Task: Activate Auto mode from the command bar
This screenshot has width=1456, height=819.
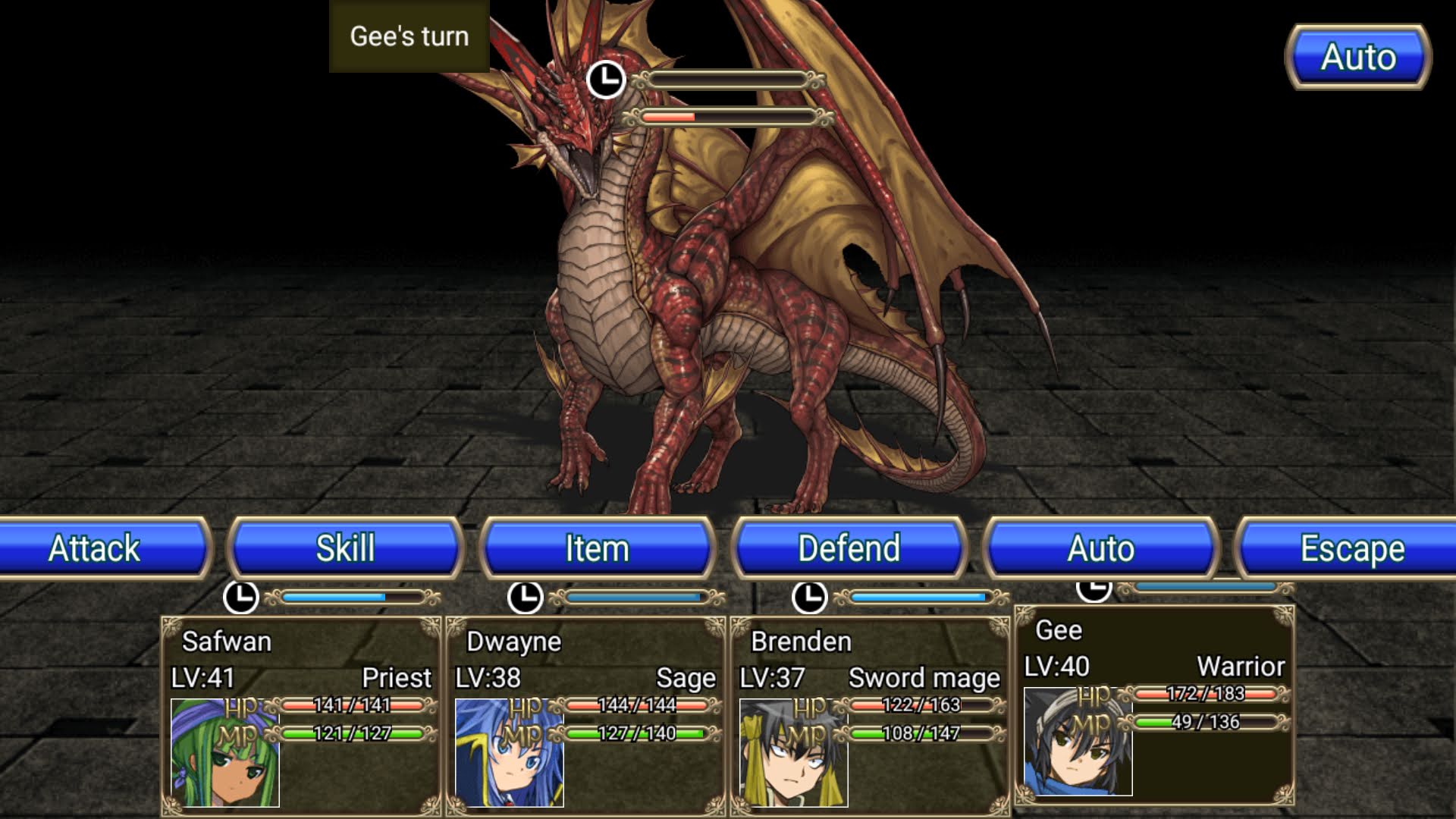Action: coord(1101,548)
